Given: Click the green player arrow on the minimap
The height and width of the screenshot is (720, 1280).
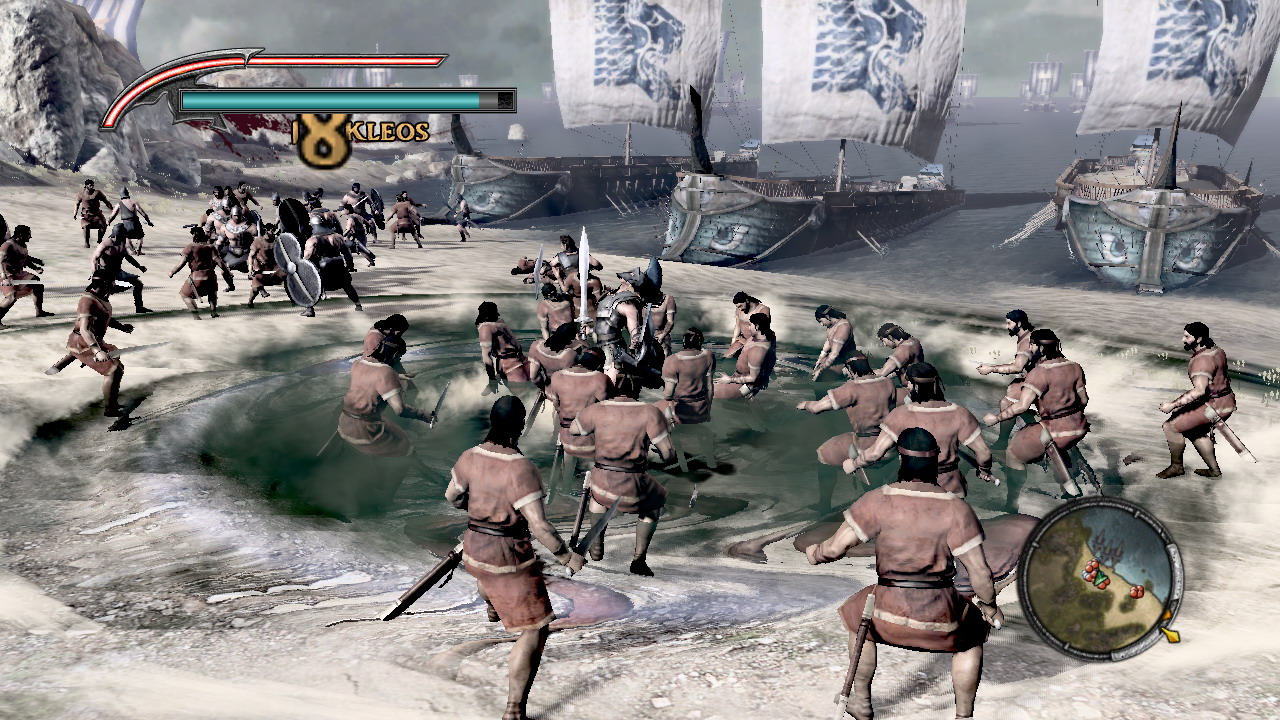Looking at the screenshot, I should (1100, 578).
